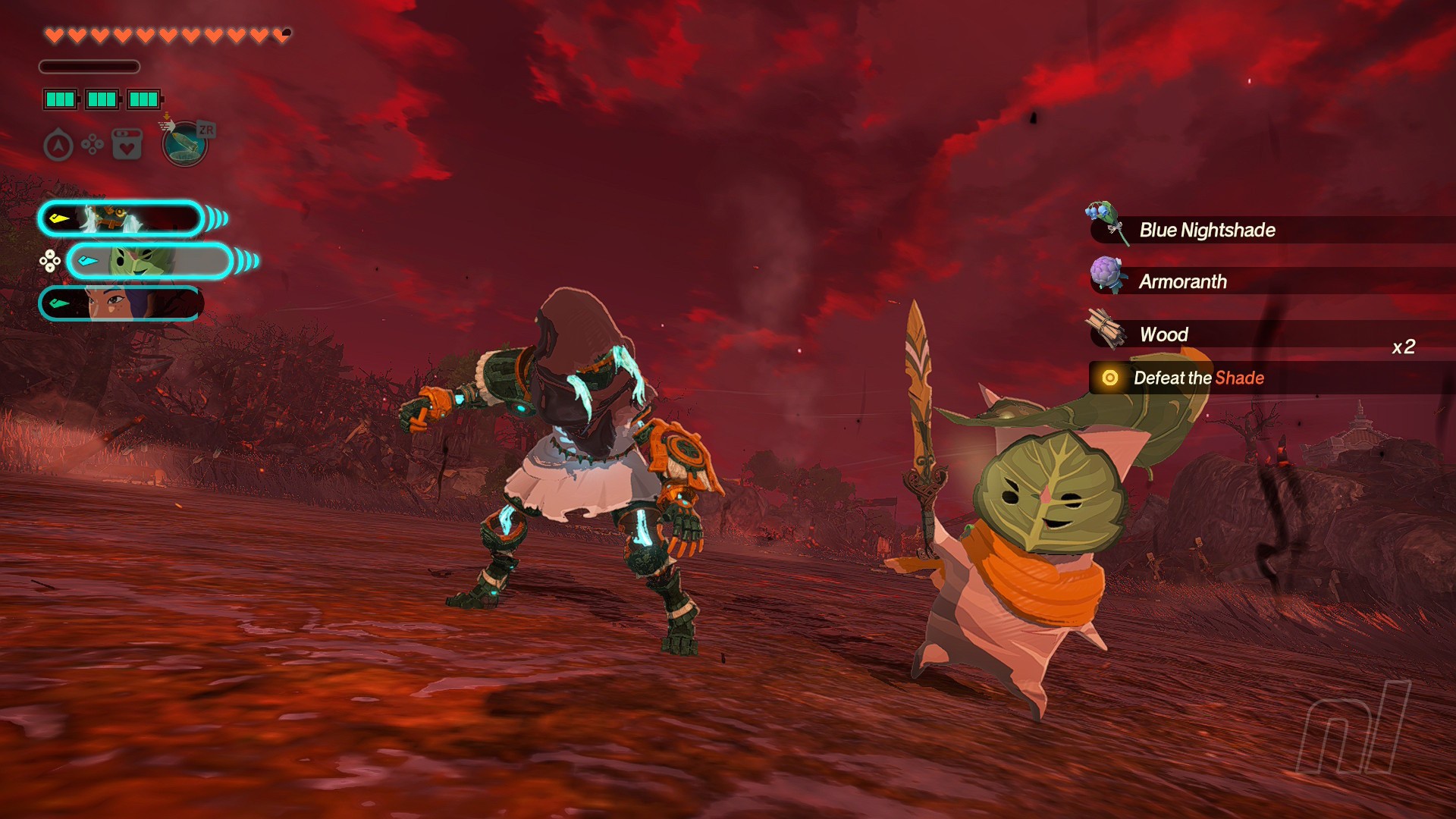
Task: Click the Blue Nightshade pickup entry
Action: (1206, 230)
